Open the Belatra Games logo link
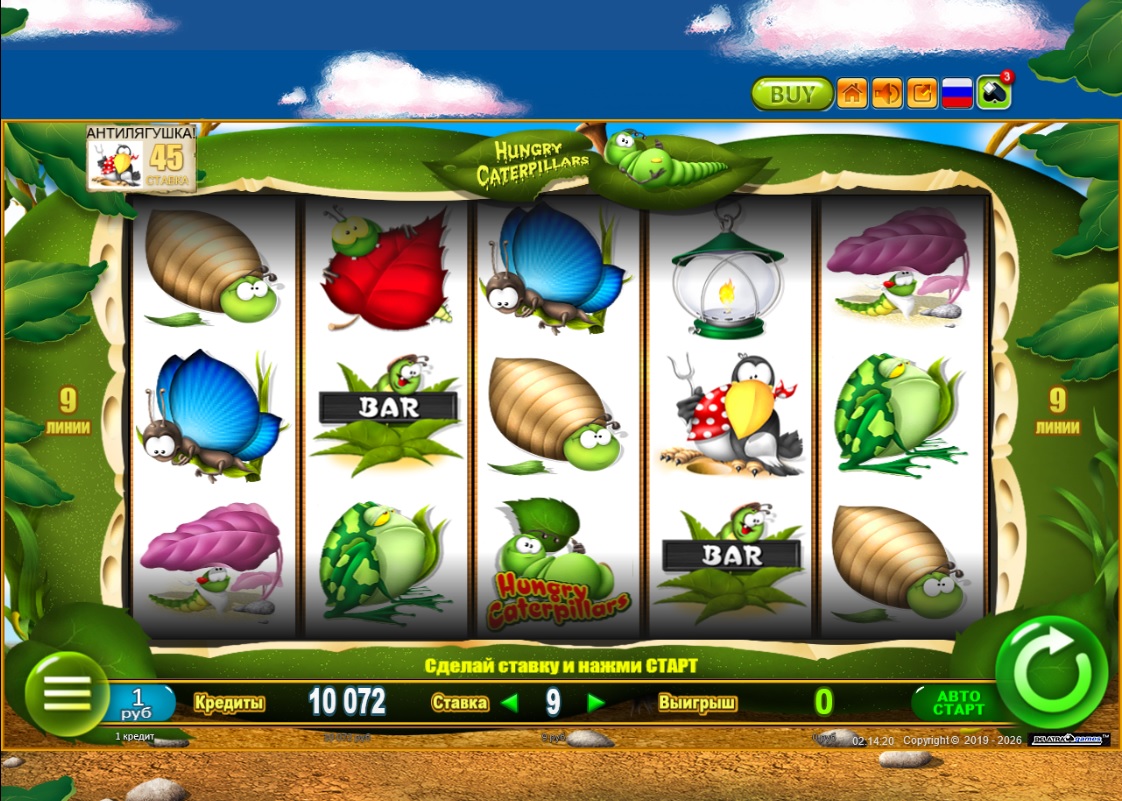Viewport: 1122px width, 801px height. [1068, 740]
